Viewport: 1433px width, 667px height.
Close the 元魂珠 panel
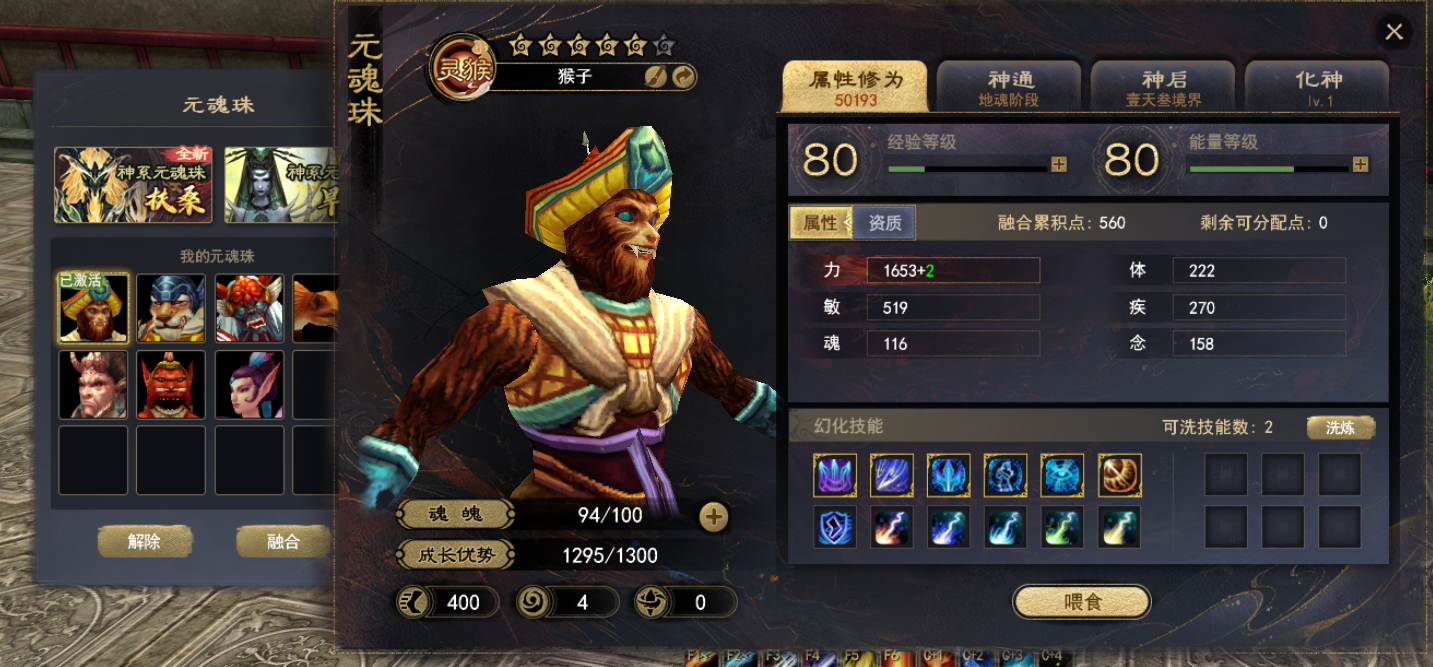1393,32
